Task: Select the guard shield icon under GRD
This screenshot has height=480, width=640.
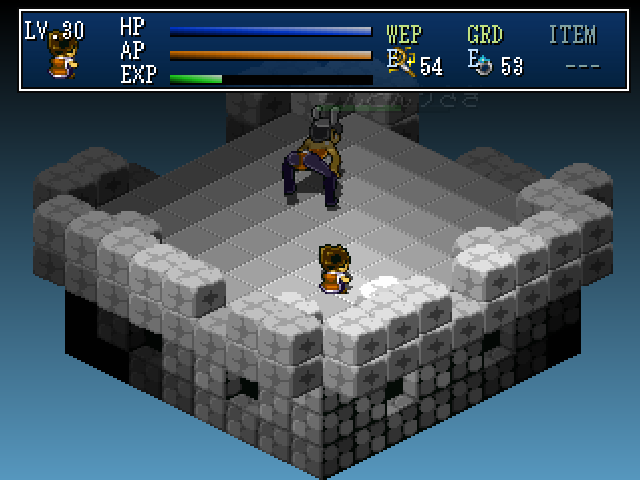Action: point(482,64)
